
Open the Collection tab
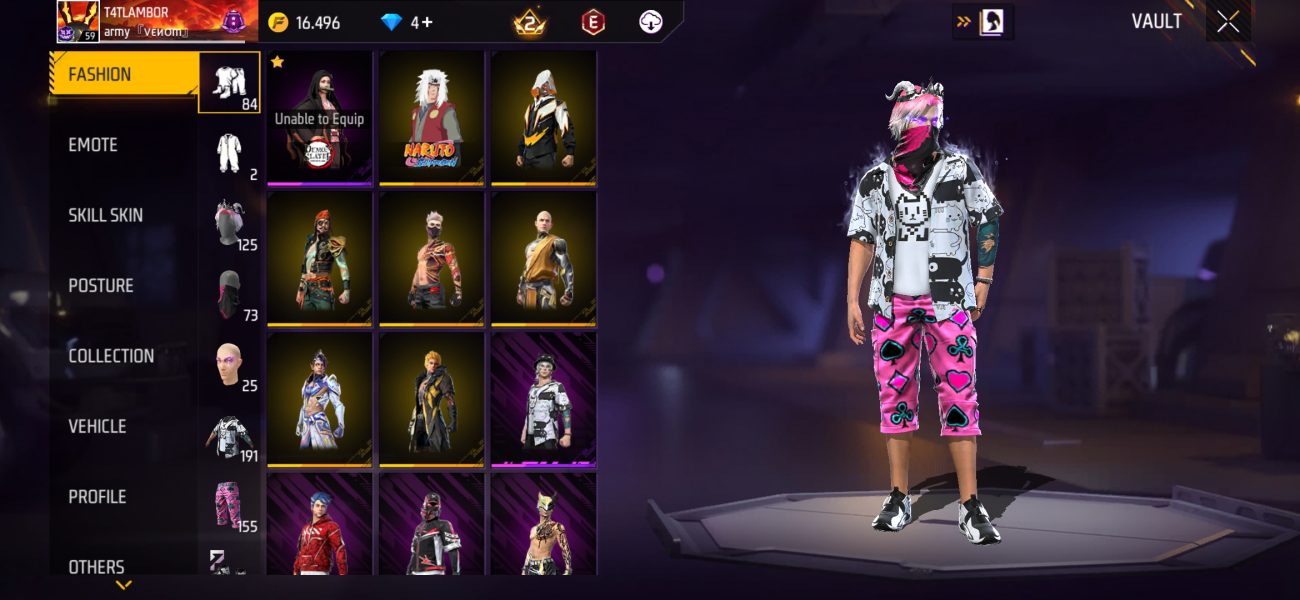110,356
